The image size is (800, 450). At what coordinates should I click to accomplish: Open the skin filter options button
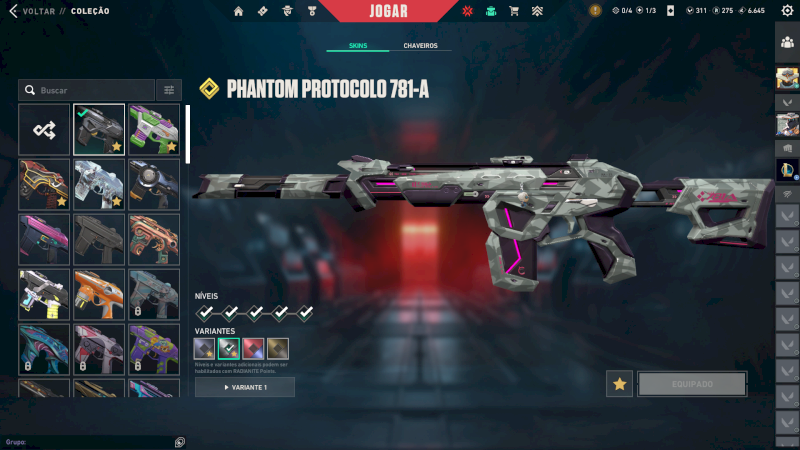(169, 90)
